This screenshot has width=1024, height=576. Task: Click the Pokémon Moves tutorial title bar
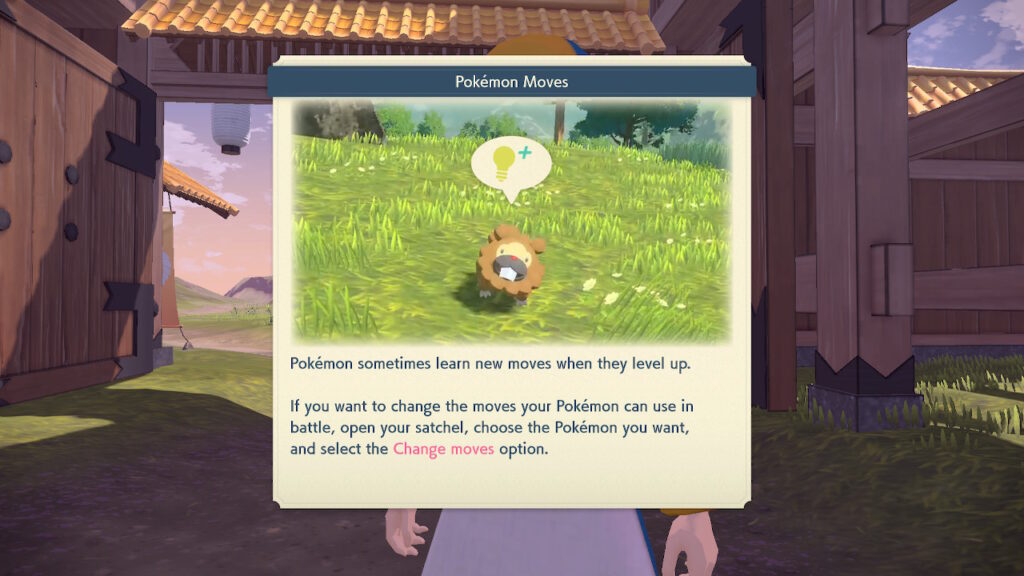511,81
